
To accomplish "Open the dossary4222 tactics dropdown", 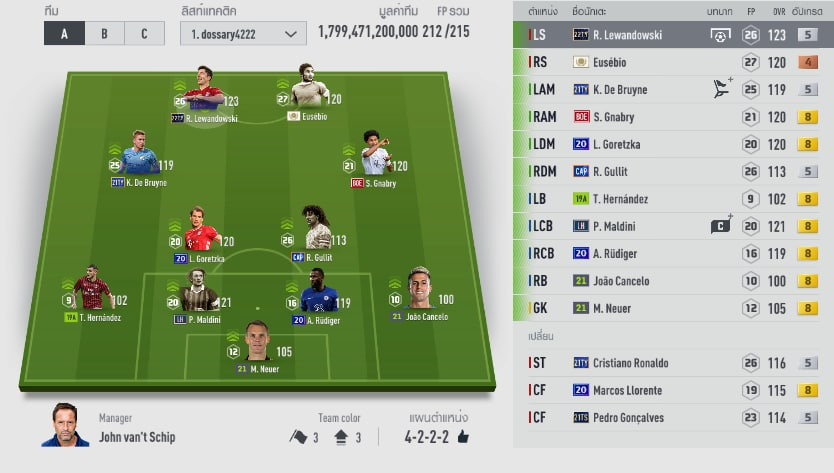I will (244, 33).
